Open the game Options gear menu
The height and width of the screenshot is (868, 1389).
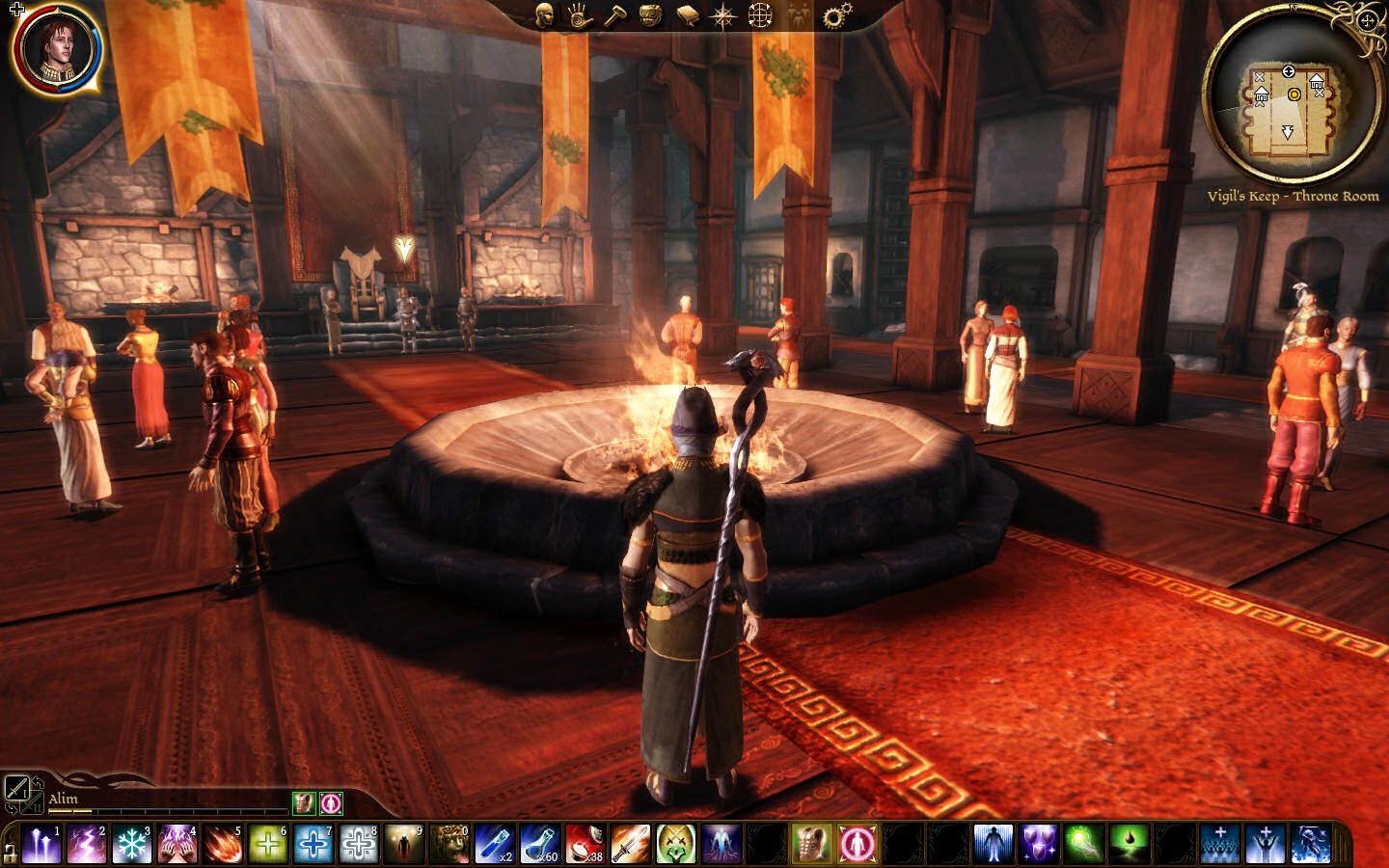(833, 14)
